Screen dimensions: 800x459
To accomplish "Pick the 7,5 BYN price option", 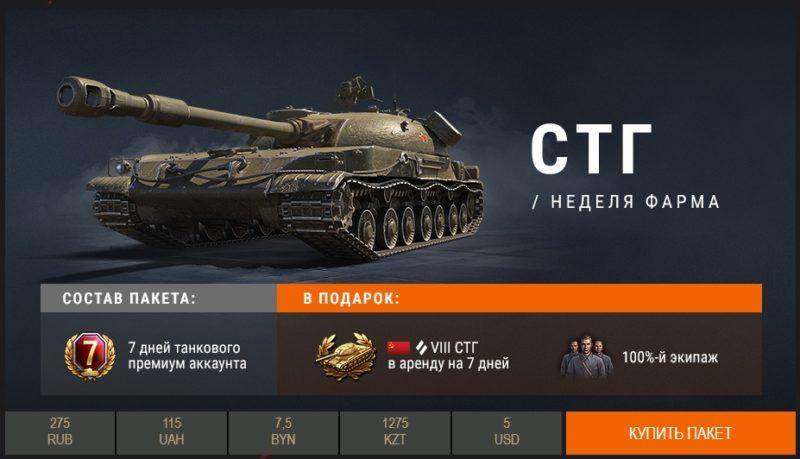I will [x=283, y=433].
